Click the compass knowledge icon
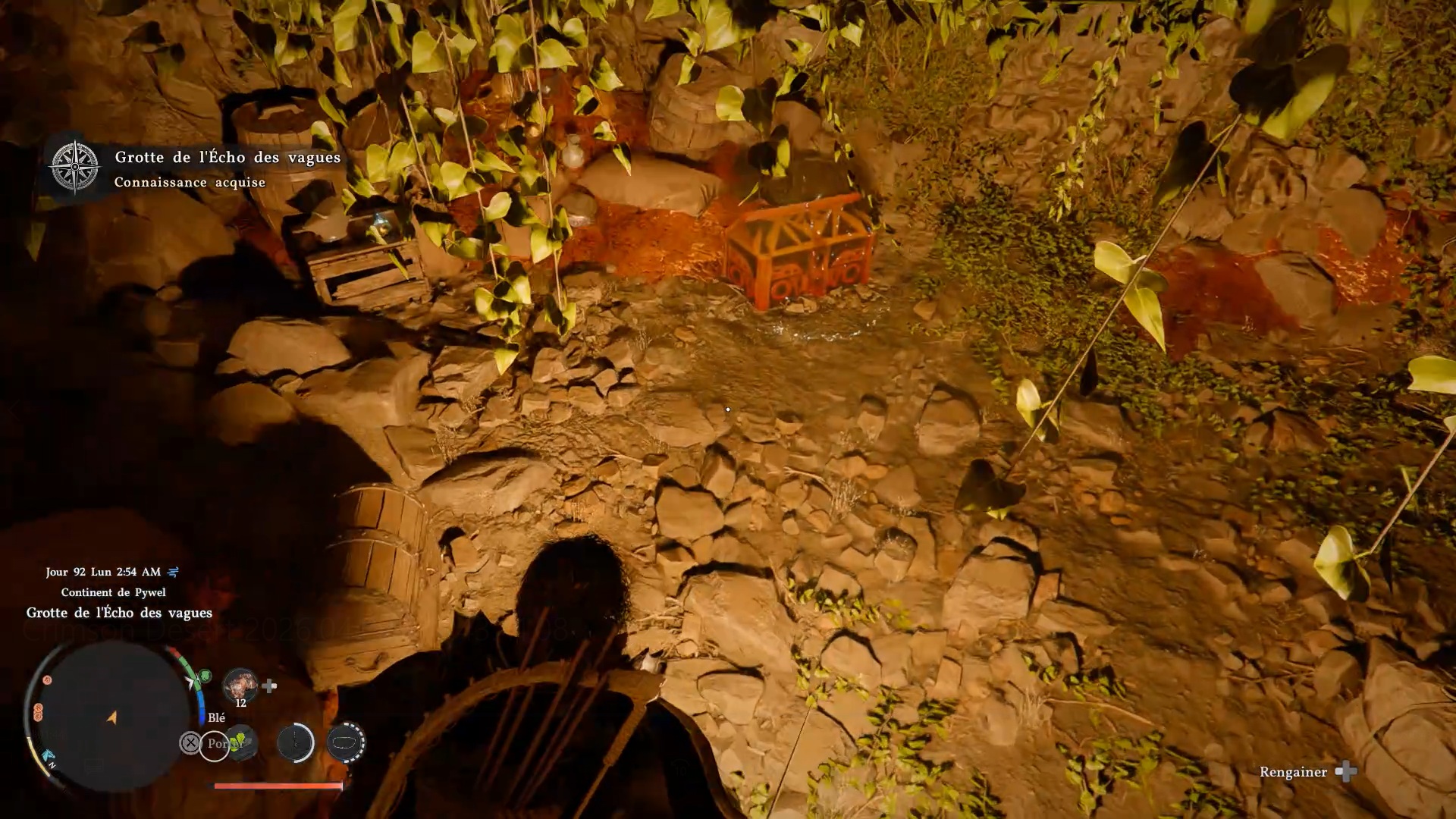 coord(74,166)
